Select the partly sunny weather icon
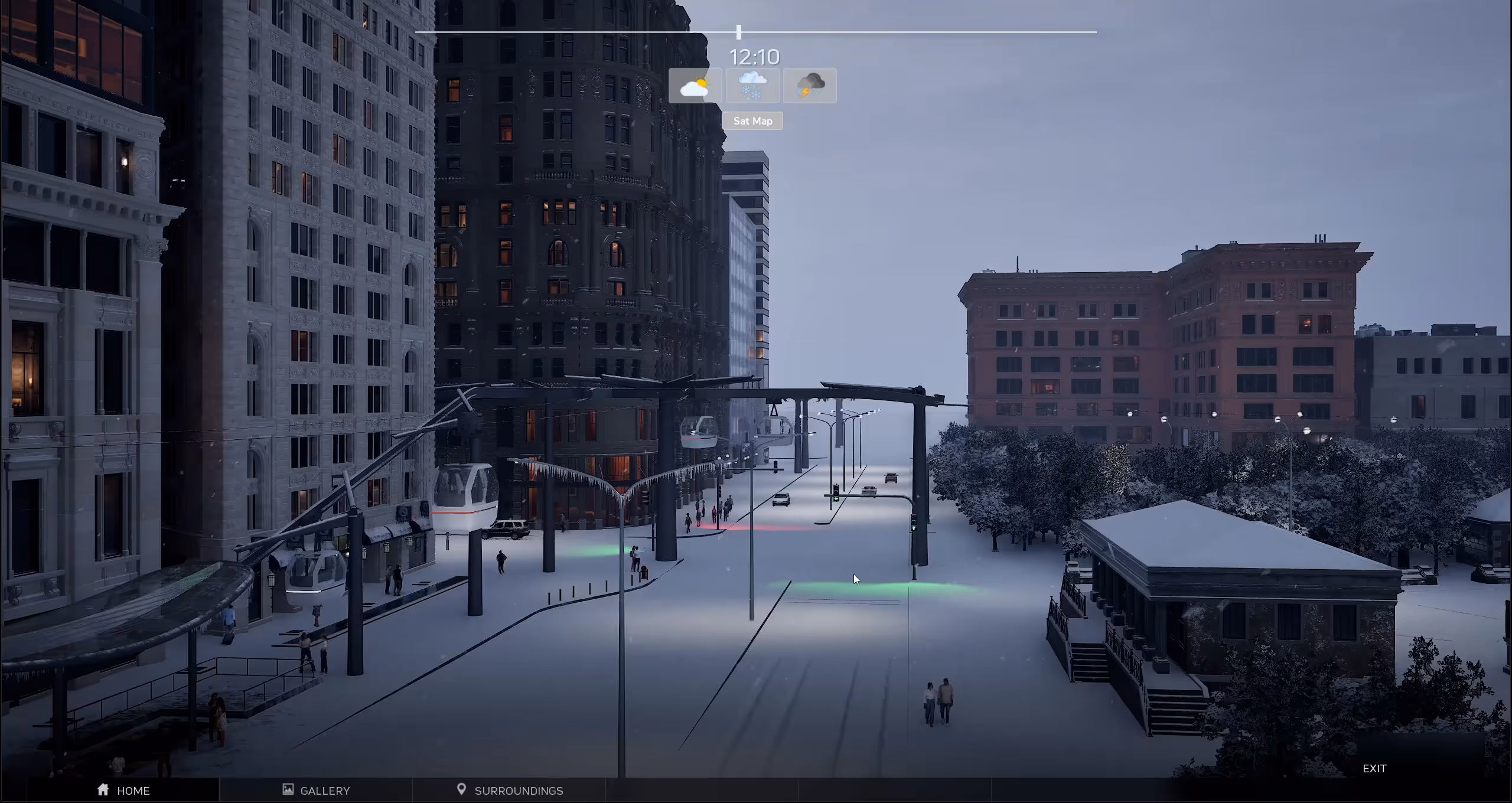Screen dimensions: 1512x803 point(695,86)
